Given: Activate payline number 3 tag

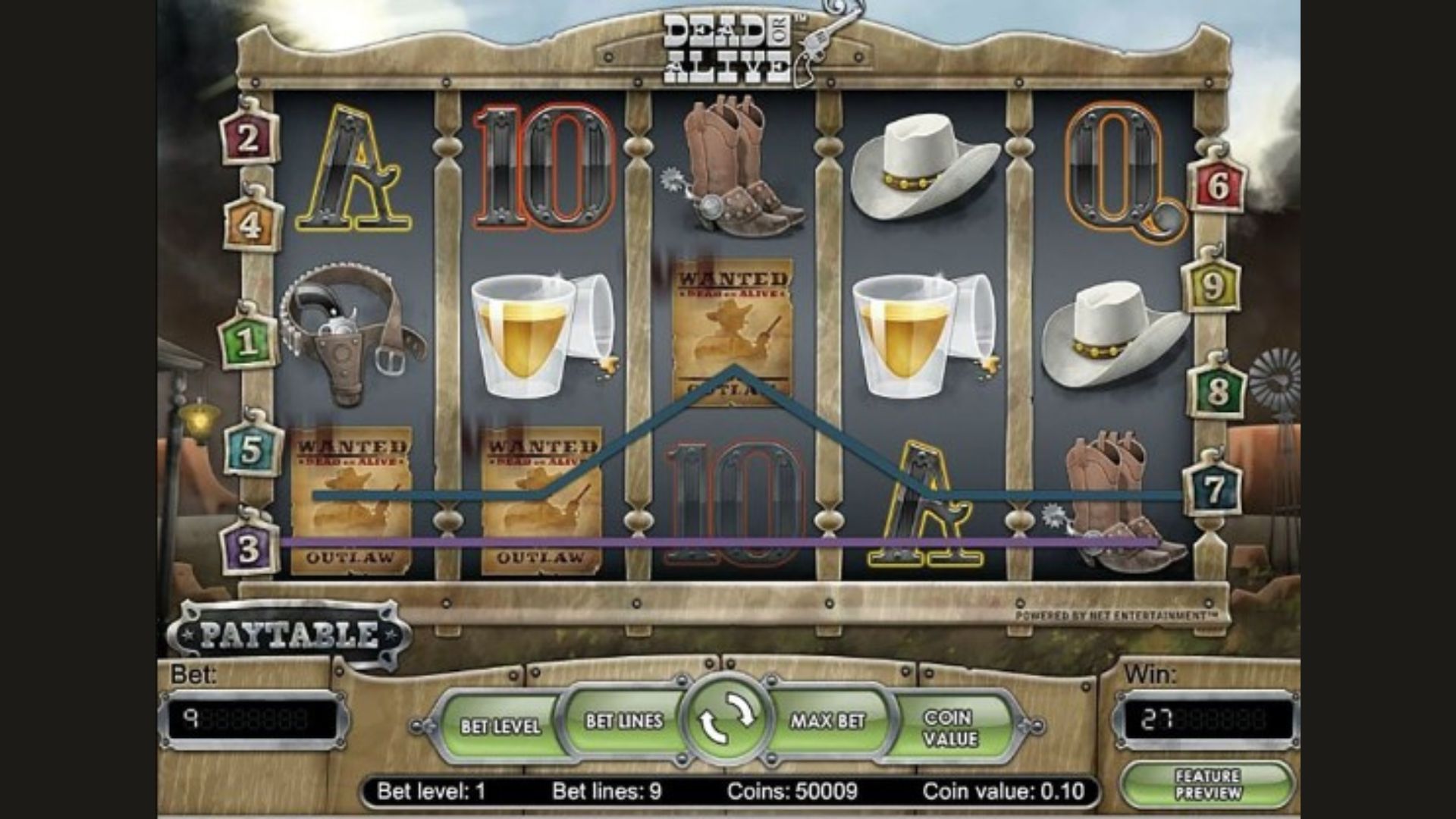Looking at the screenshot, I should pyautogui.click(x=249, y=548).
